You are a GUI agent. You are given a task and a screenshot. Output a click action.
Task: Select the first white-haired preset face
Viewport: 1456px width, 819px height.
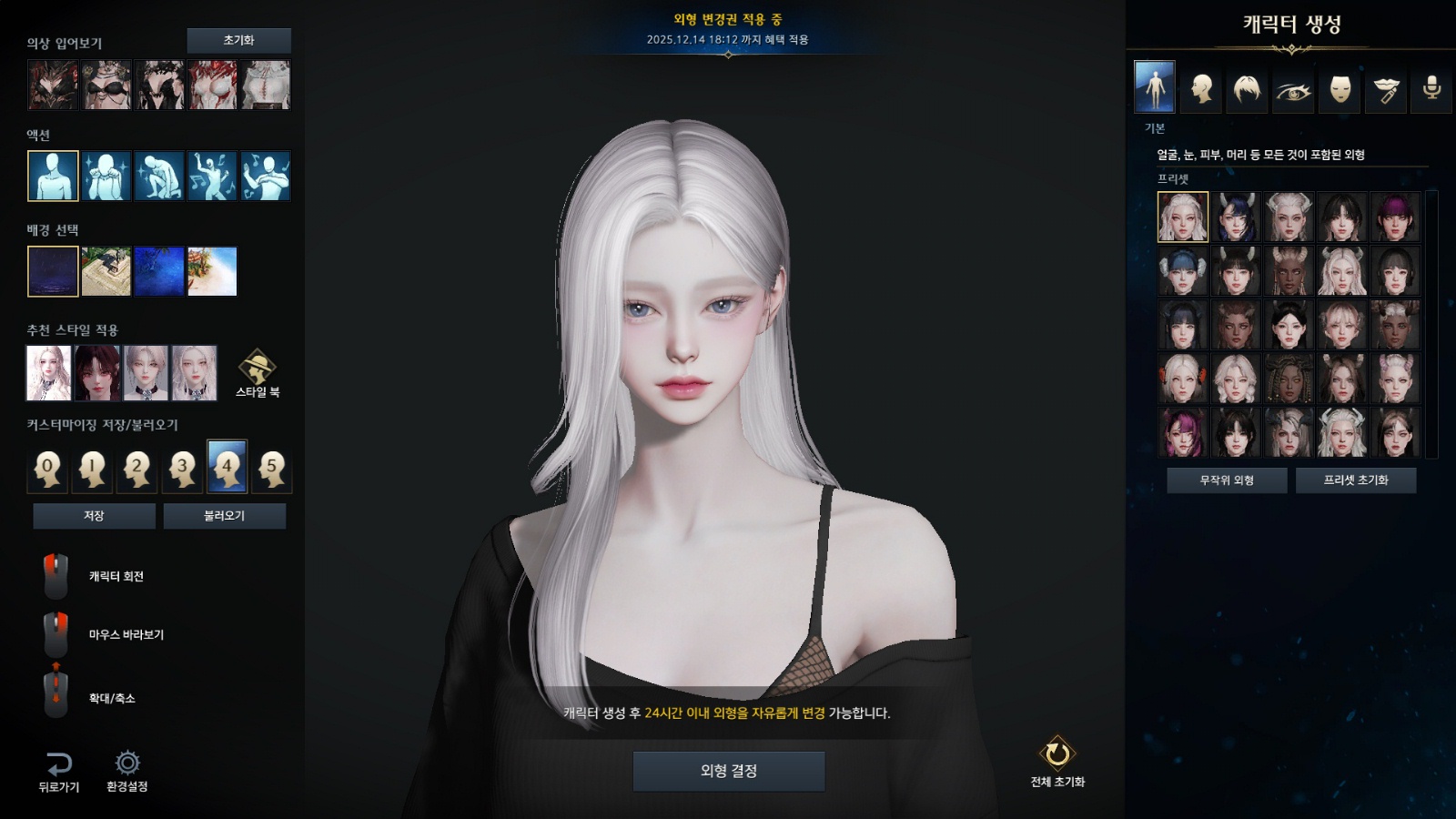click(1183, 217)
